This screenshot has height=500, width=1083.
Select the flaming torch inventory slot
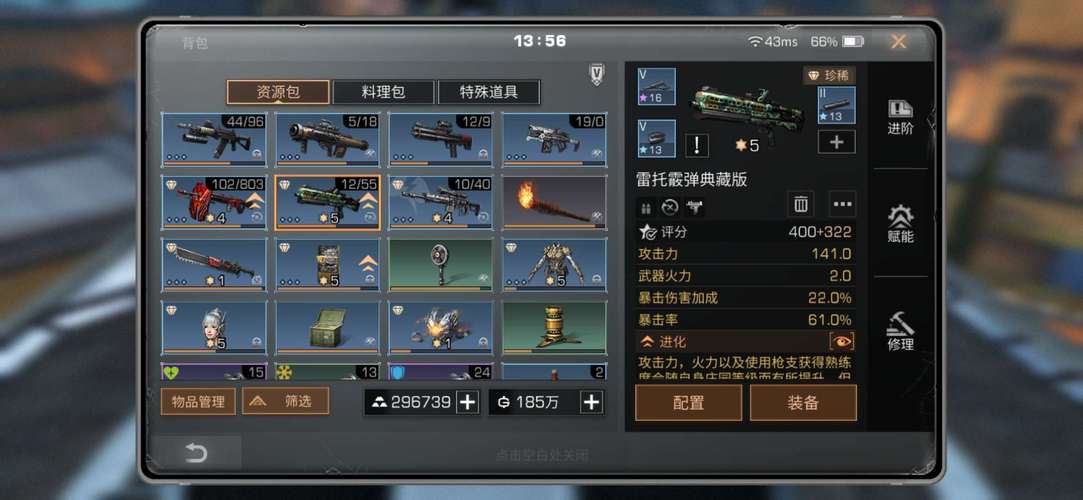tap(554, 203)
